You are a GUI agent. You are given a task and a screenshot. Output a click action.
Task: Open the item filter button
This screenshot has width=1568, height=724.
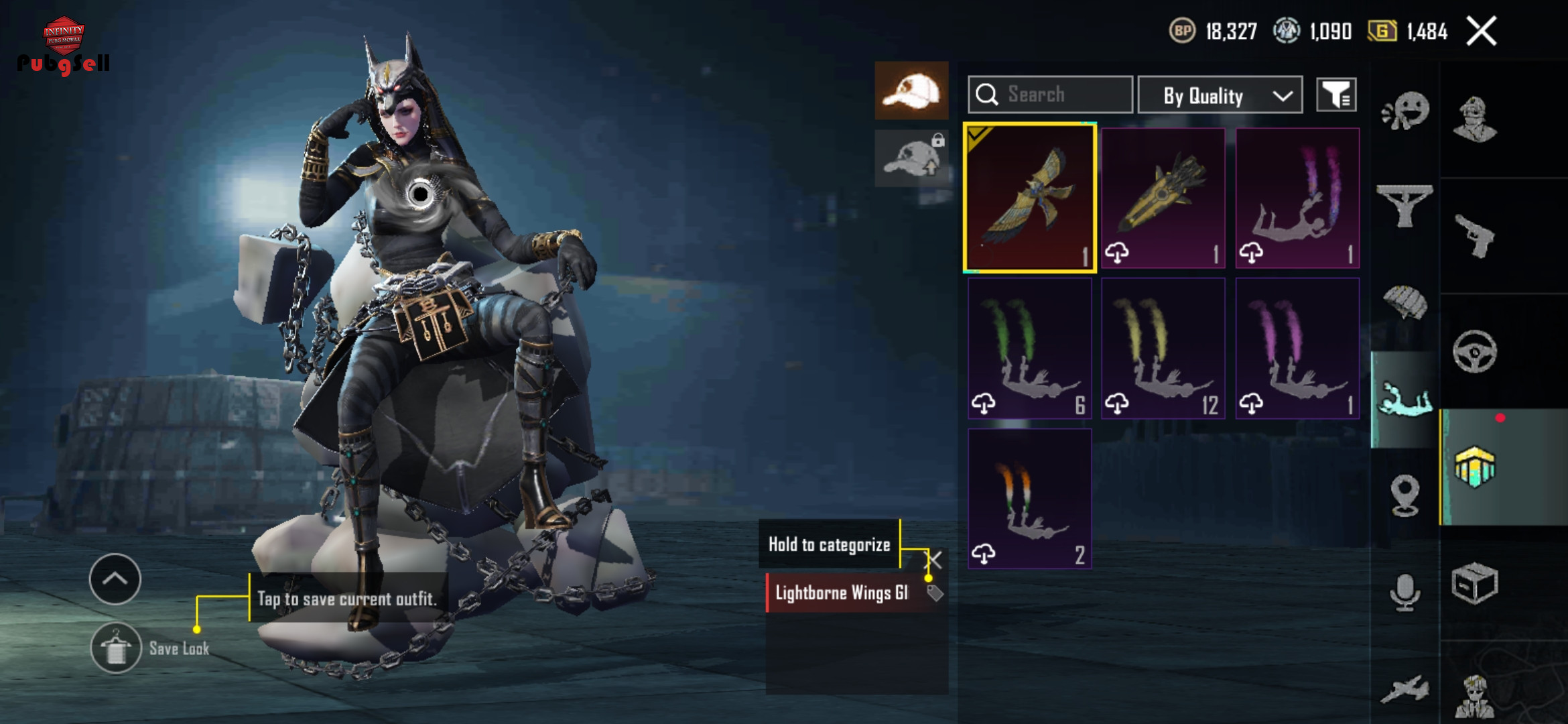point(1336,95)
